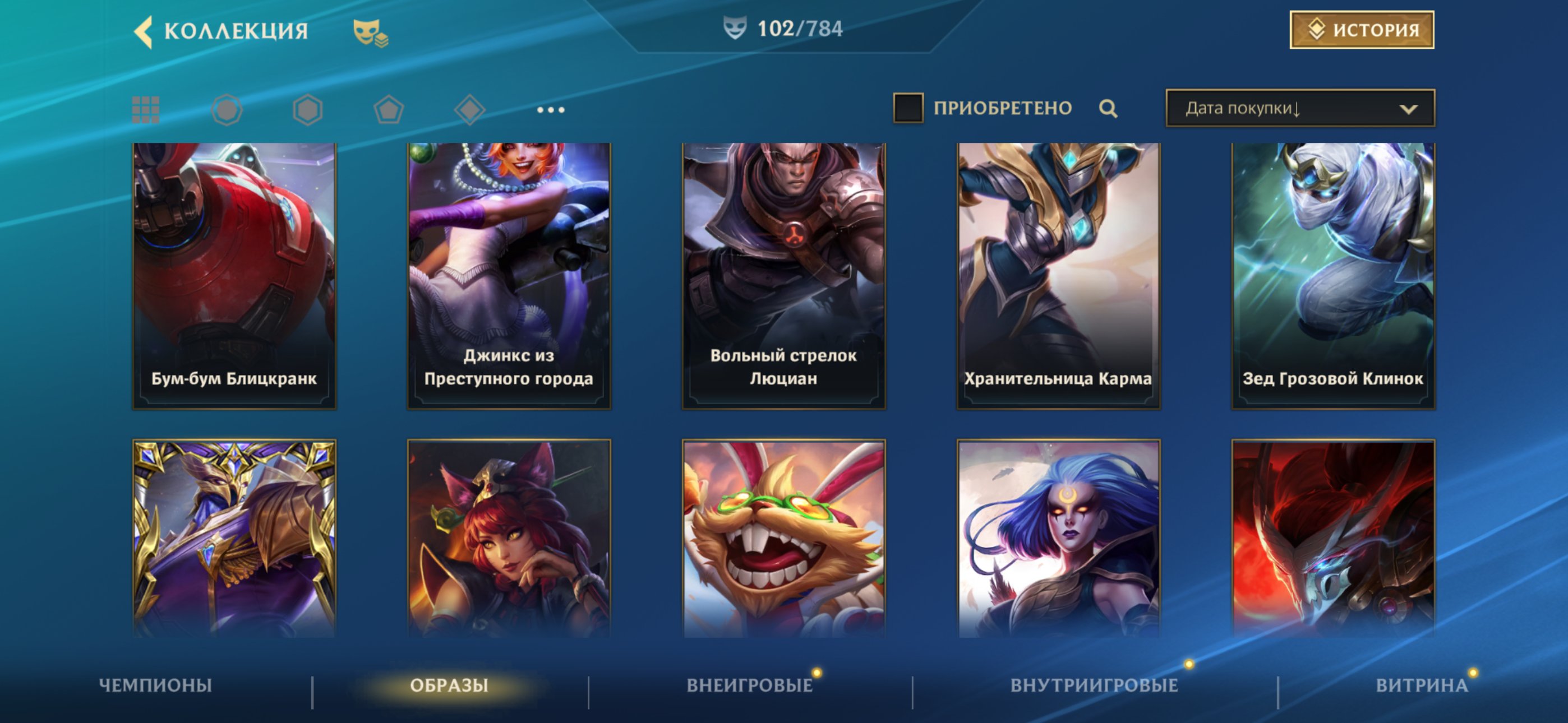
Task: Select the Бум-бум Блицкранк skin card
Action: 234,276
